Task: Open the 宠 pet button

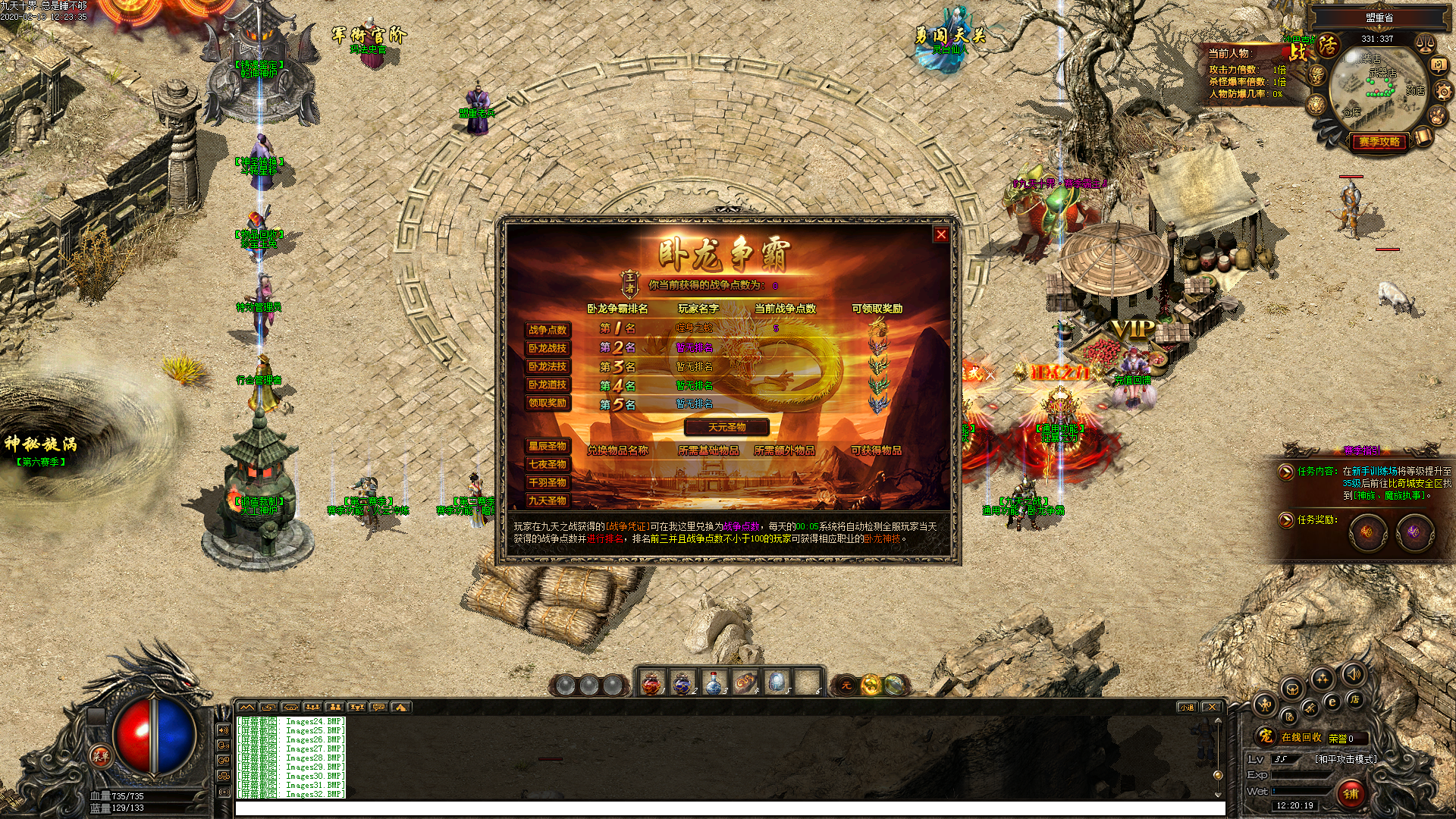Action: coord(1265,736)
